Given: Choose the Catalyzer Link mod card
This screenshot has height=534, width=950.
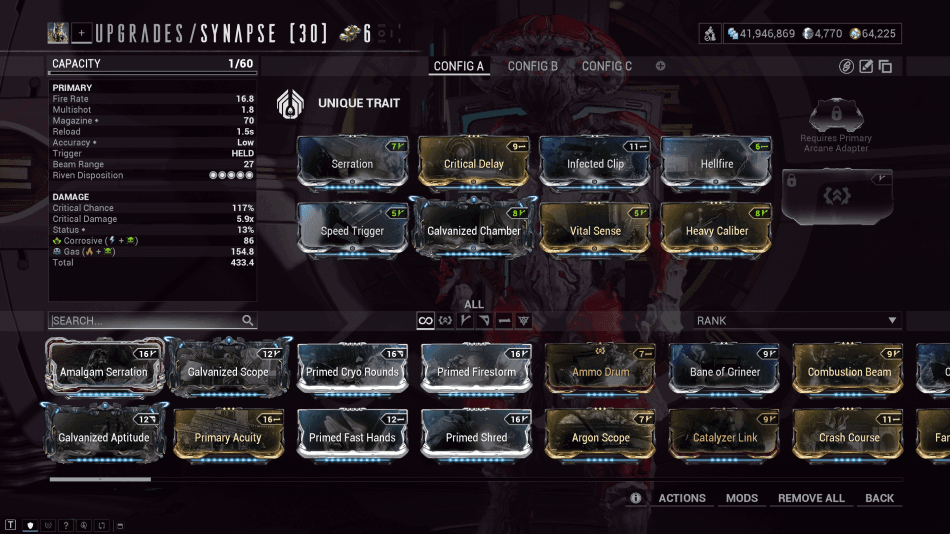Looking at the screenshot, I should 724,436.
